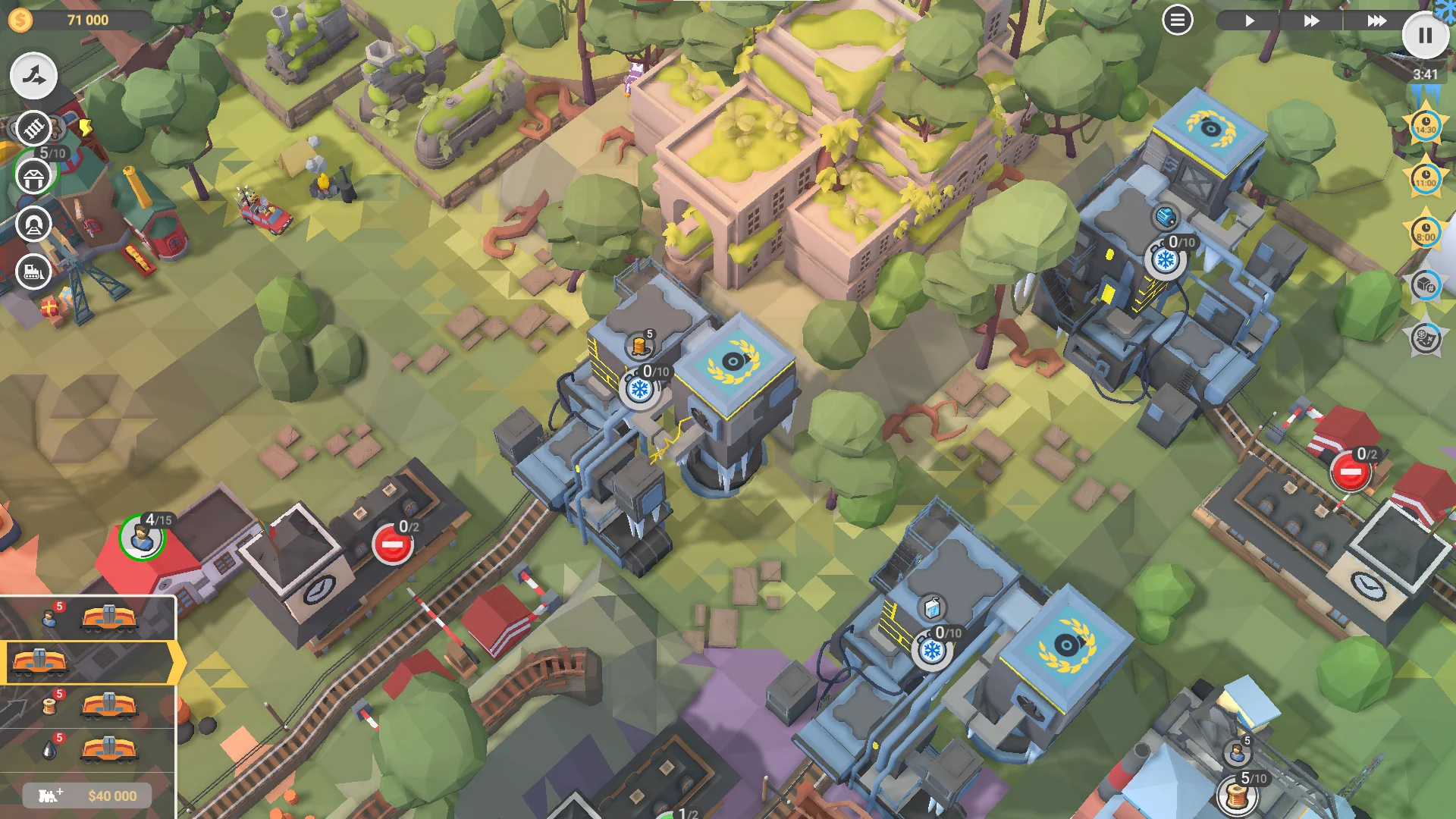Click the 8:00 star goal badge
Viewport: 1456px width, 819px height.
point(1426,231)
